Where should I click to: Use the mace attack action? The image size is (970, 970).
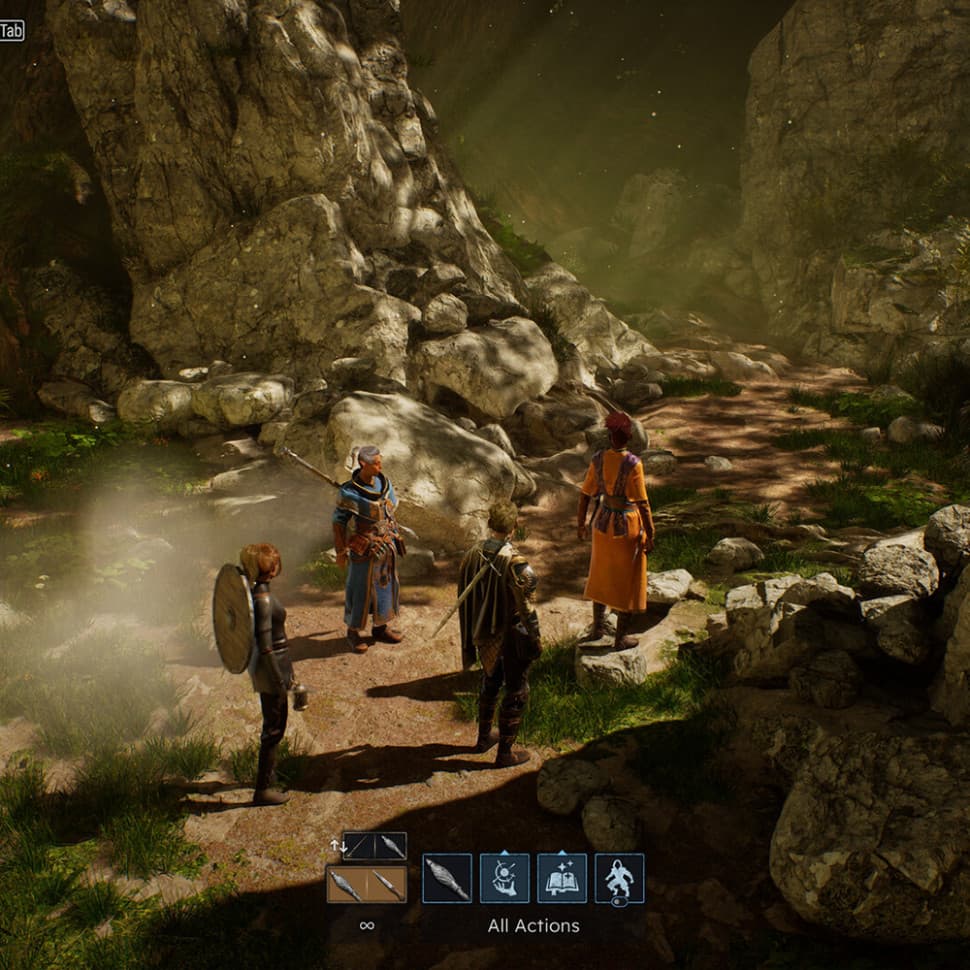pos(446,878)
